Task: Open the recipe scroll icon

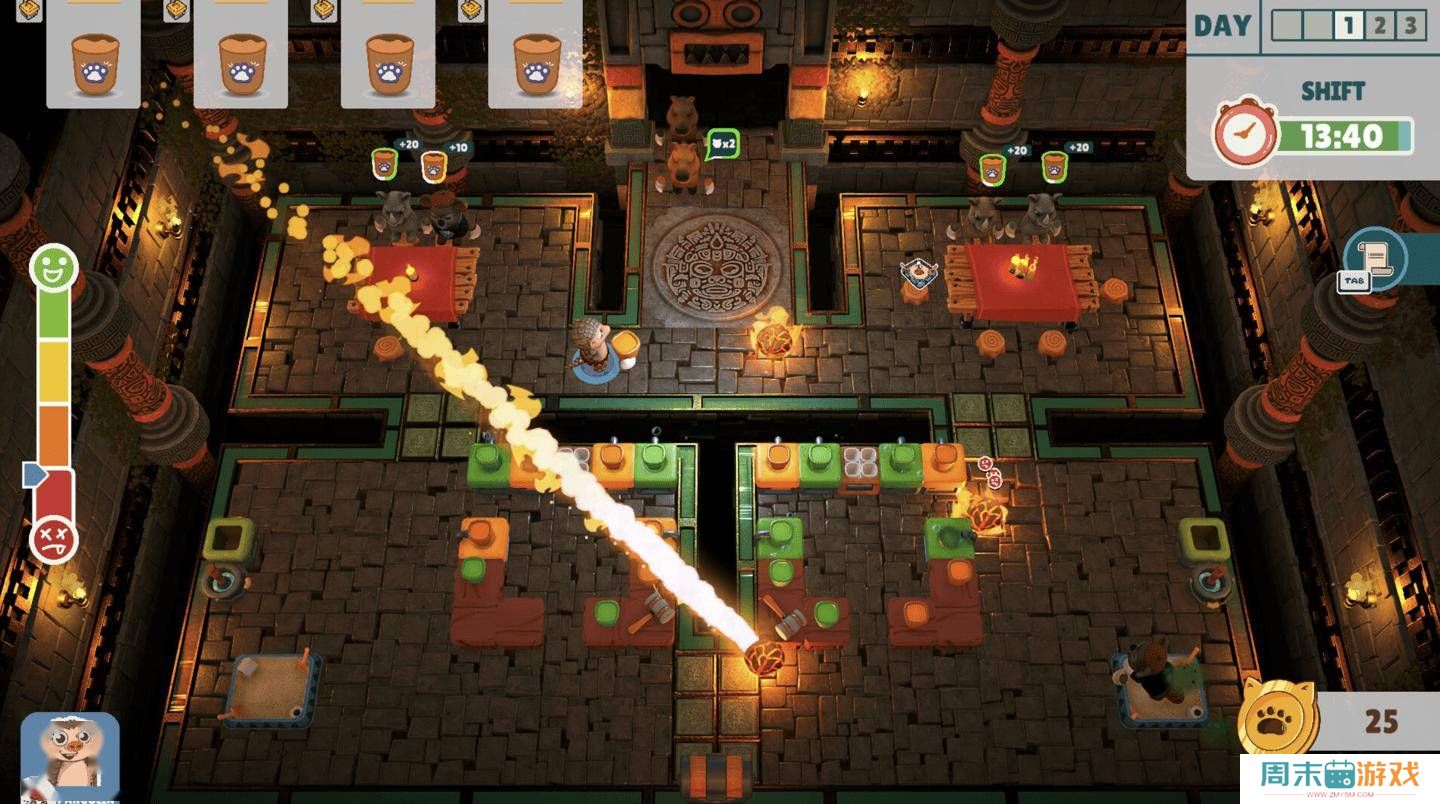Action: click(1376, 258)
